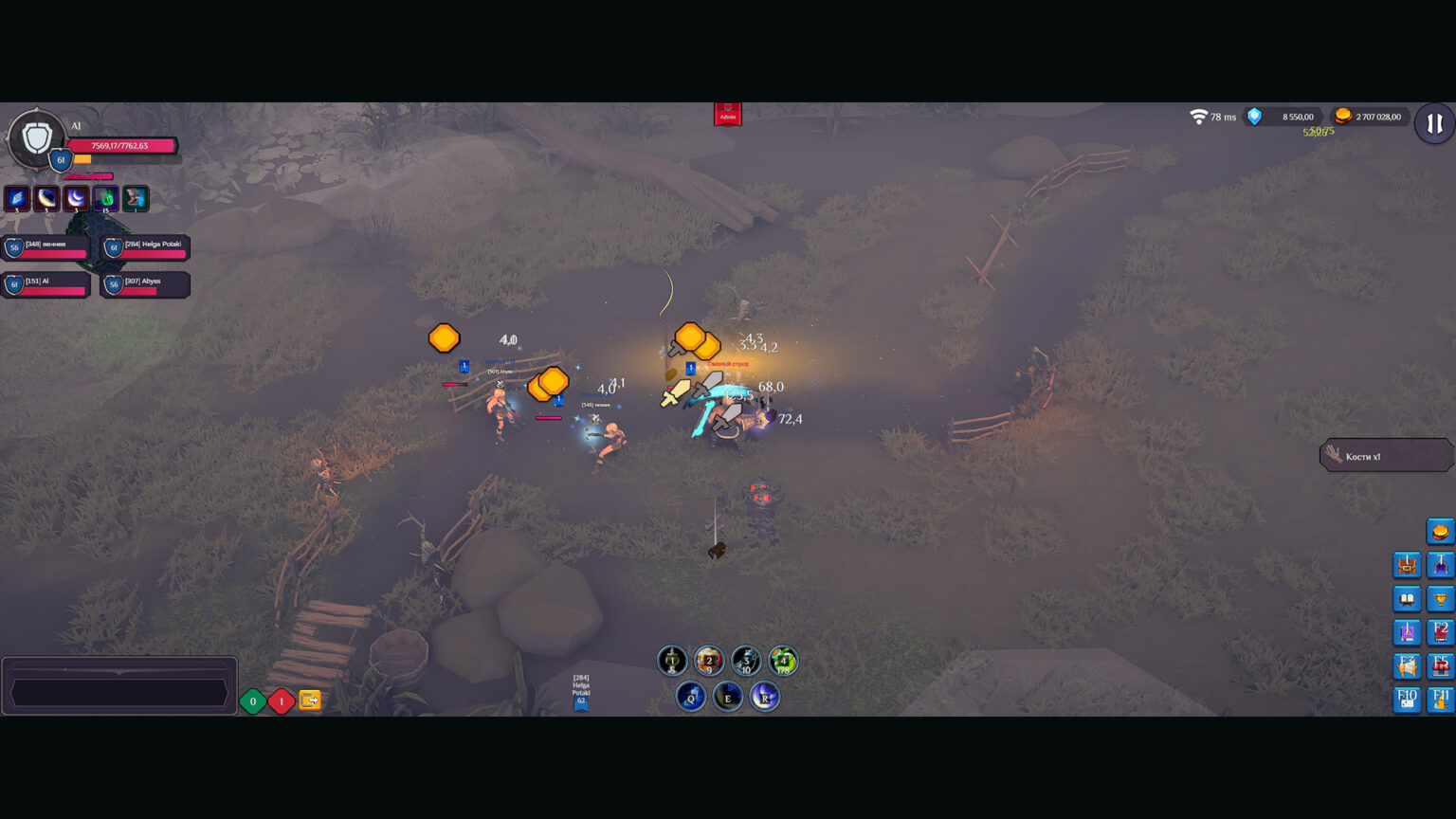The image size is (1456, 819).
Task: Click the chat input box
Action: point(118,692)
